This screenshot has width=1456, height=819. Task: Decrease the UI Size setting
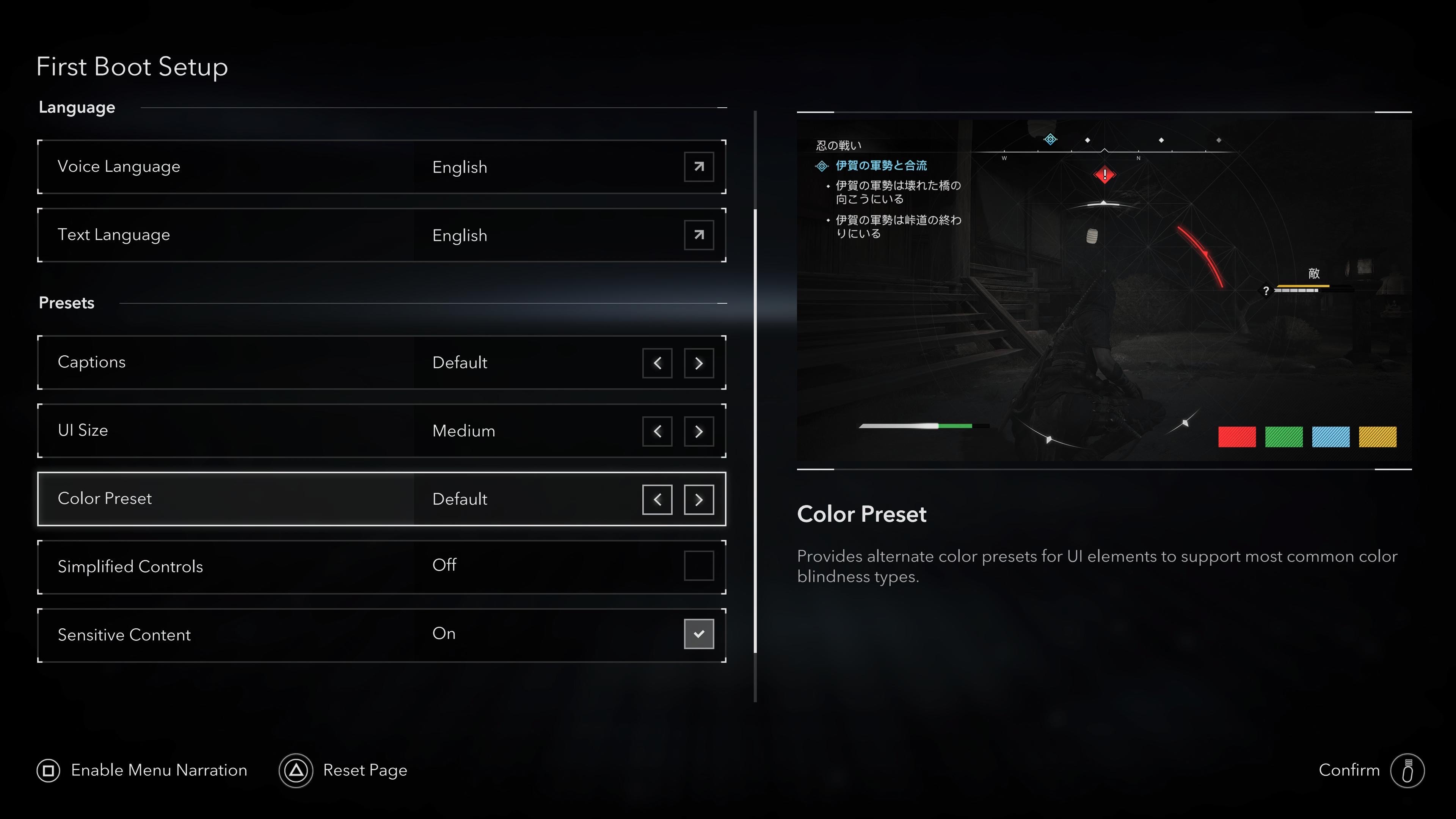click(x=657, y=431)
